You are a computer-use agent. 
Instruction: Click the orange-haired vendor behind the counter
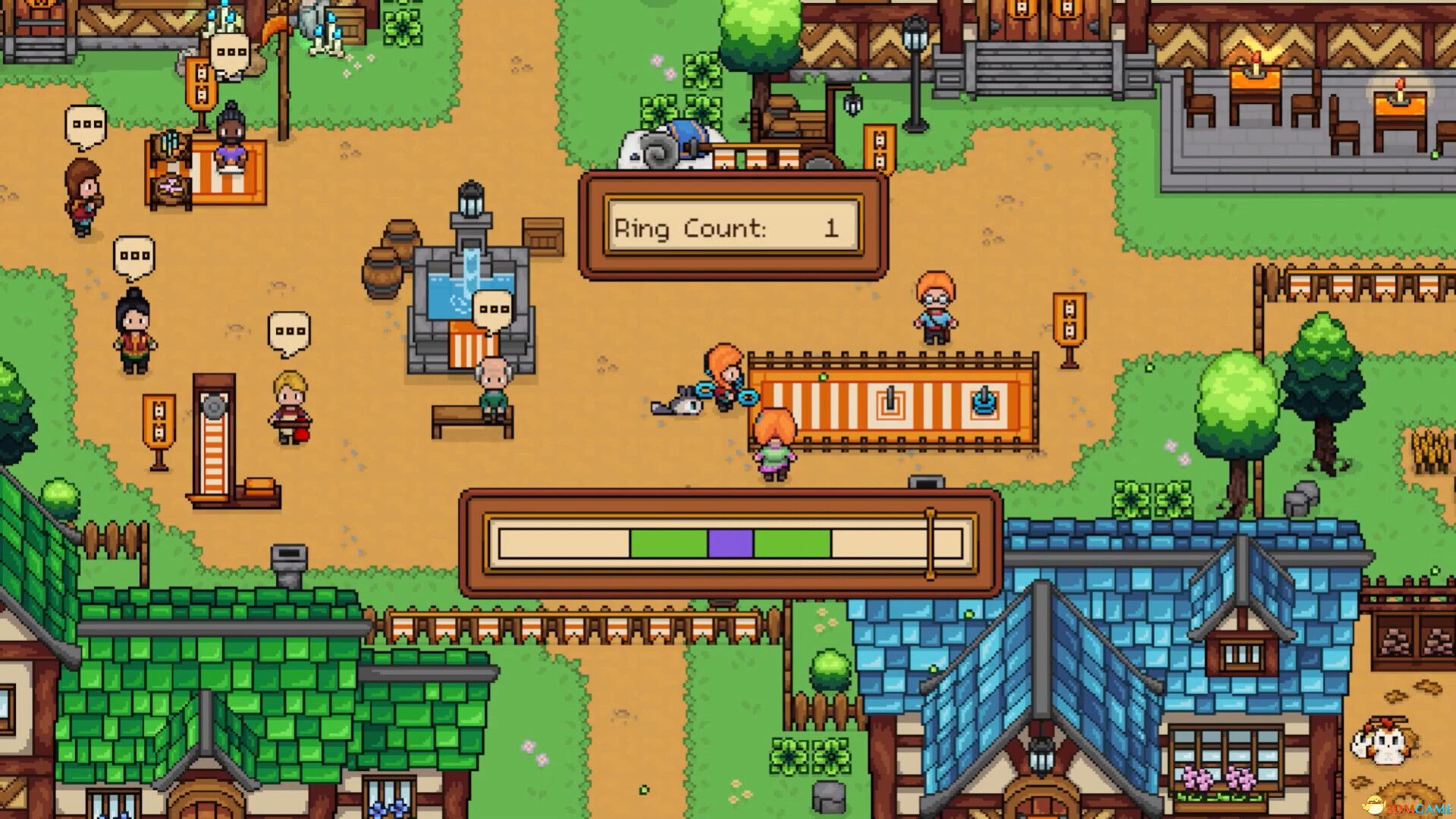(934, 307)
